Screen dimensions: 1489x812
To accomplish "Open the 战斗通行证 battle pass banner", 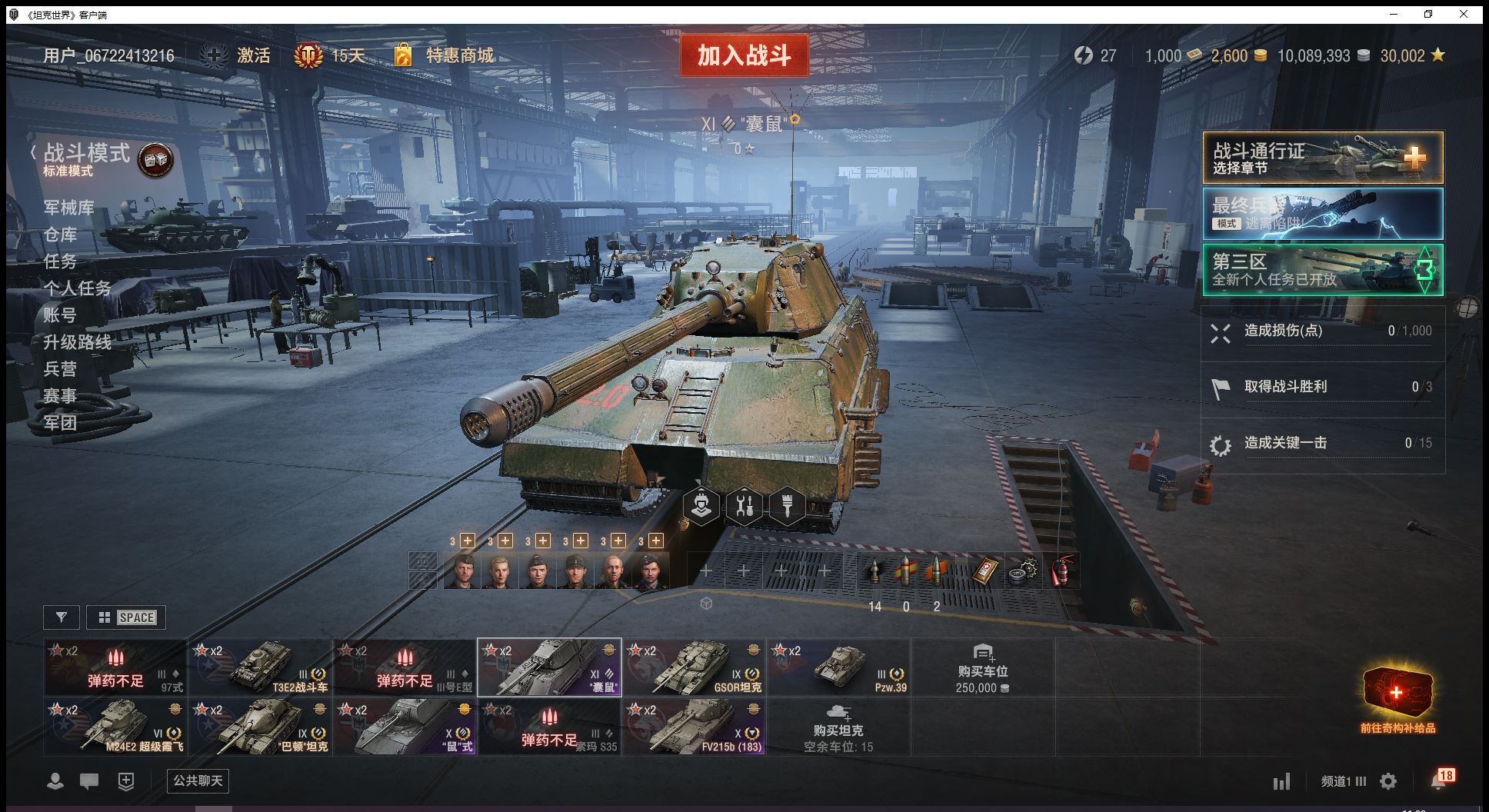I will [1322, 158].
